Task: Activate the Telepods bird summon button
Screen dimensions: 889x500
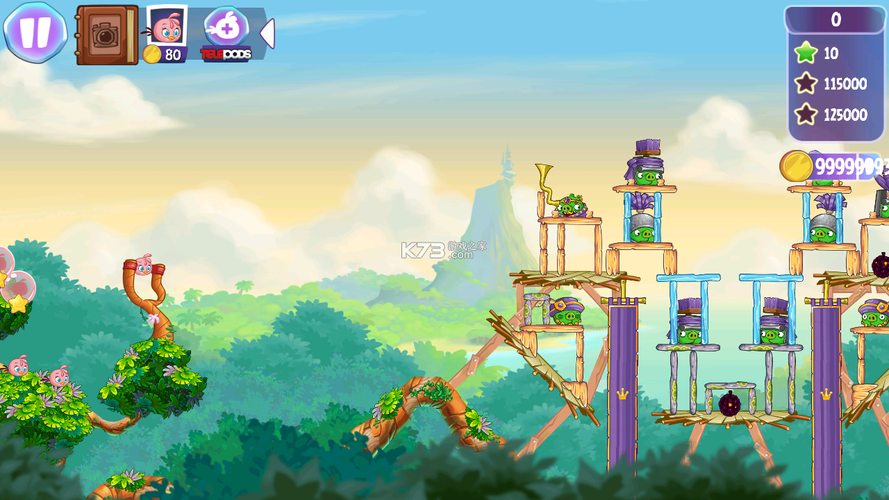Action: (226, 34)
